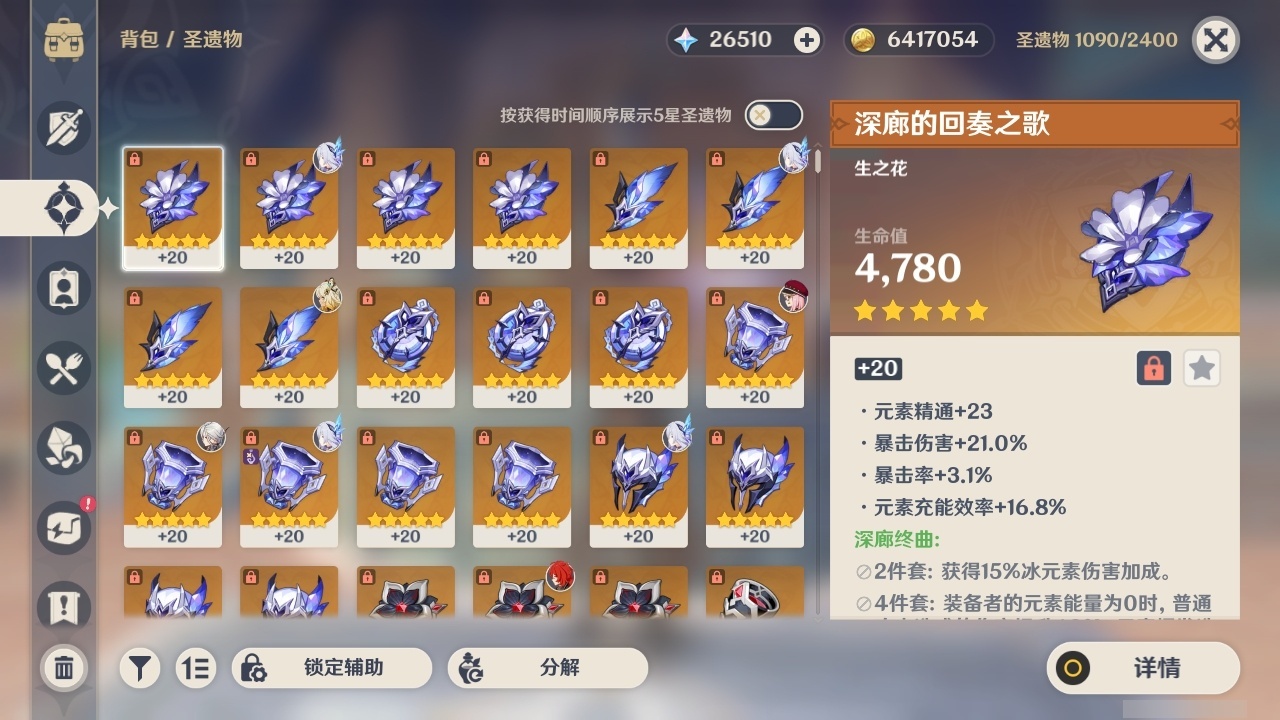Open the sort order icon near filter

197,667
